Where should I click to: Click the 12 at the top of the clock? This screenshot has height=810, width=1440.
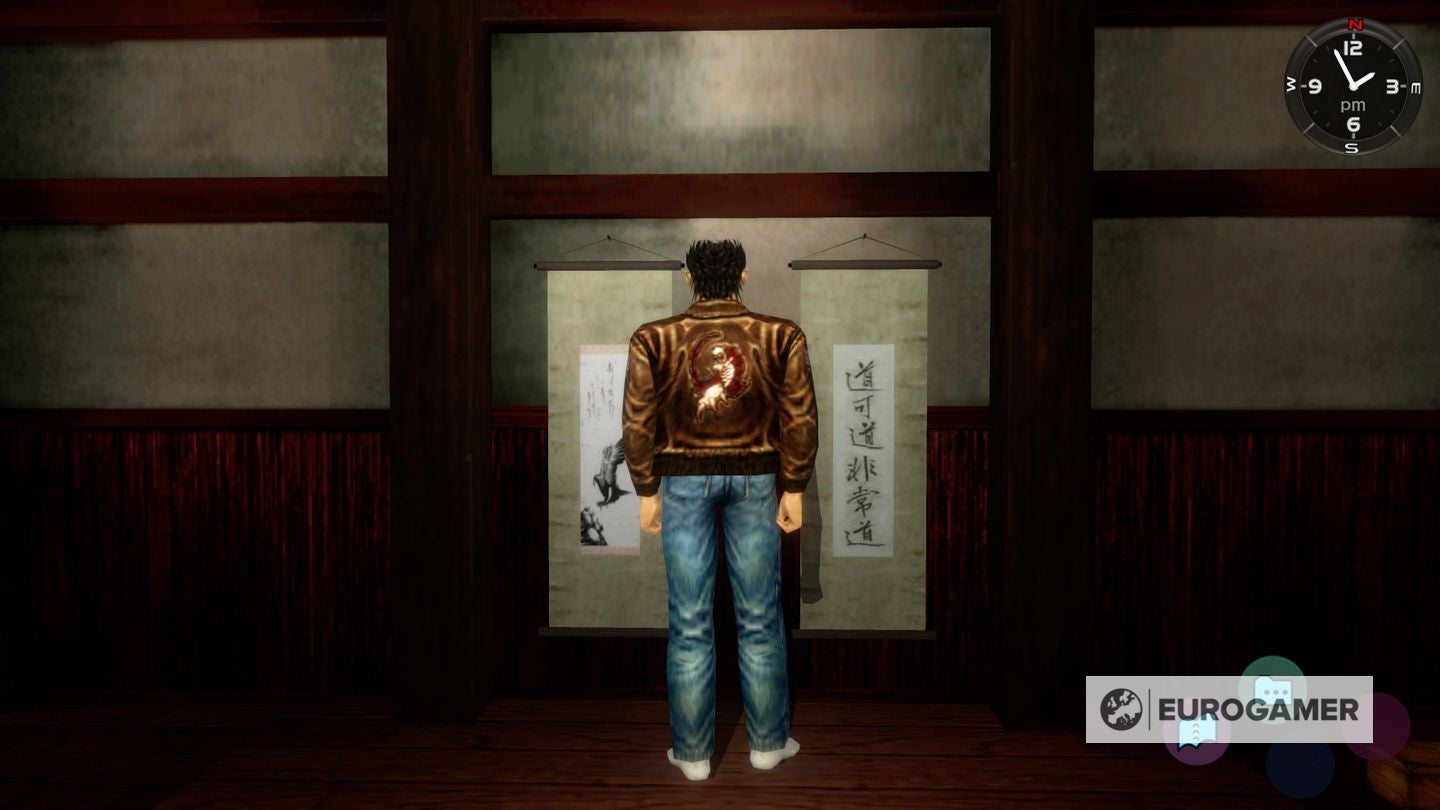point(1353,46)
